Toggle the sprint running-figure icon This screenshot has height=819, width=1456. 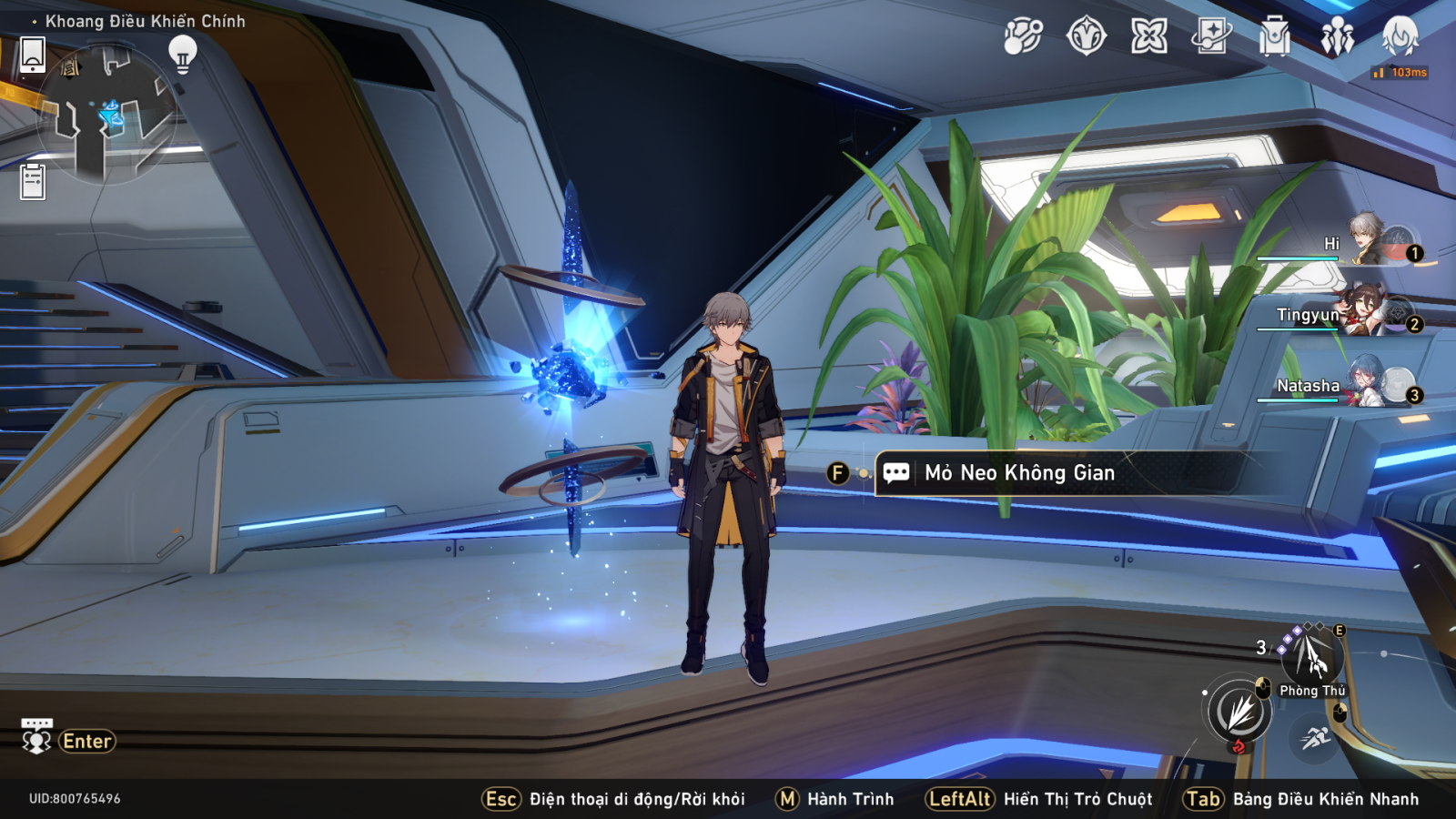click(1315, 737)
